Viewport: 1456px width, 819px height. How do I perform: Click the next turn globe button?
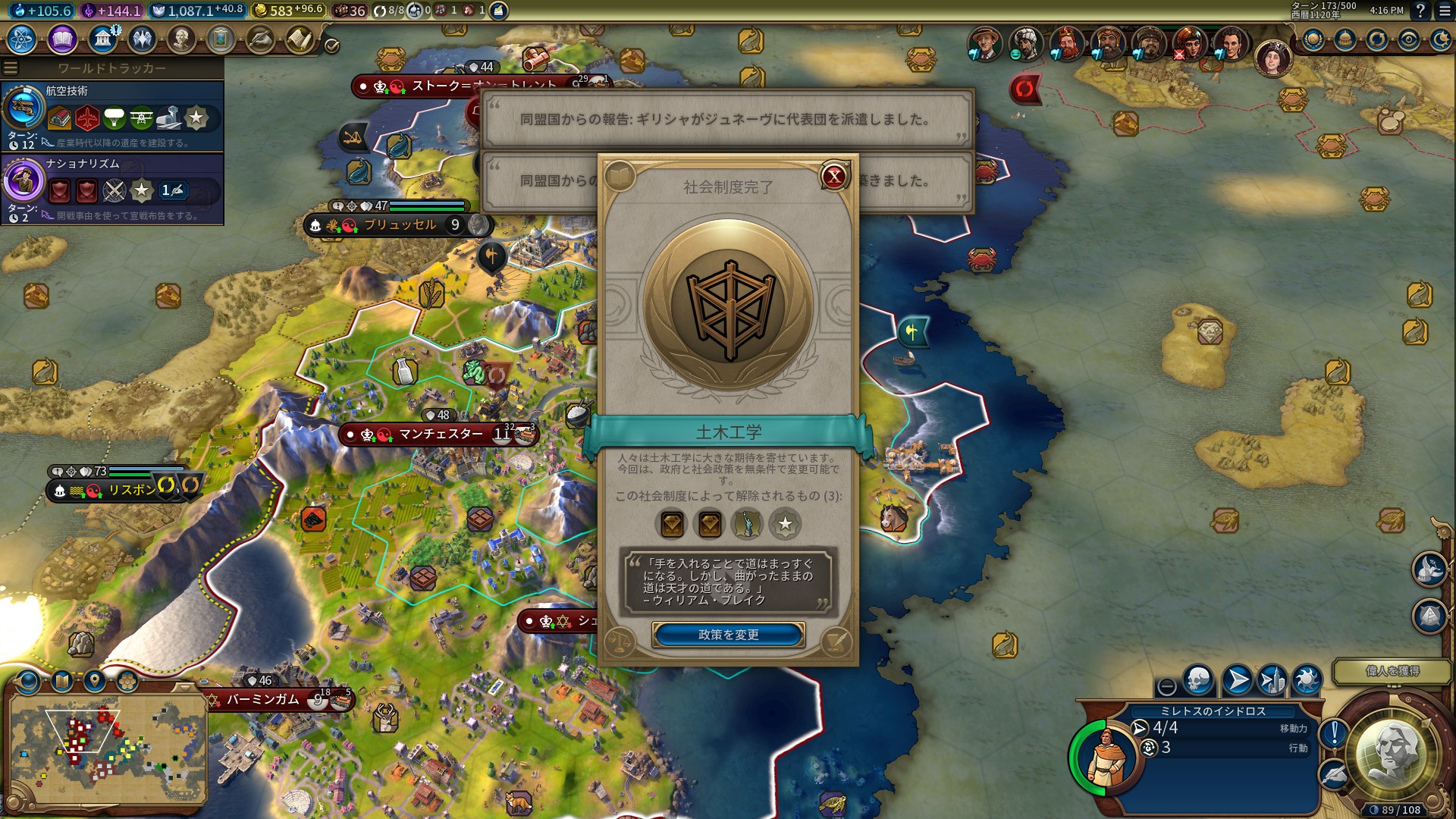click(x=1393, y=755)
